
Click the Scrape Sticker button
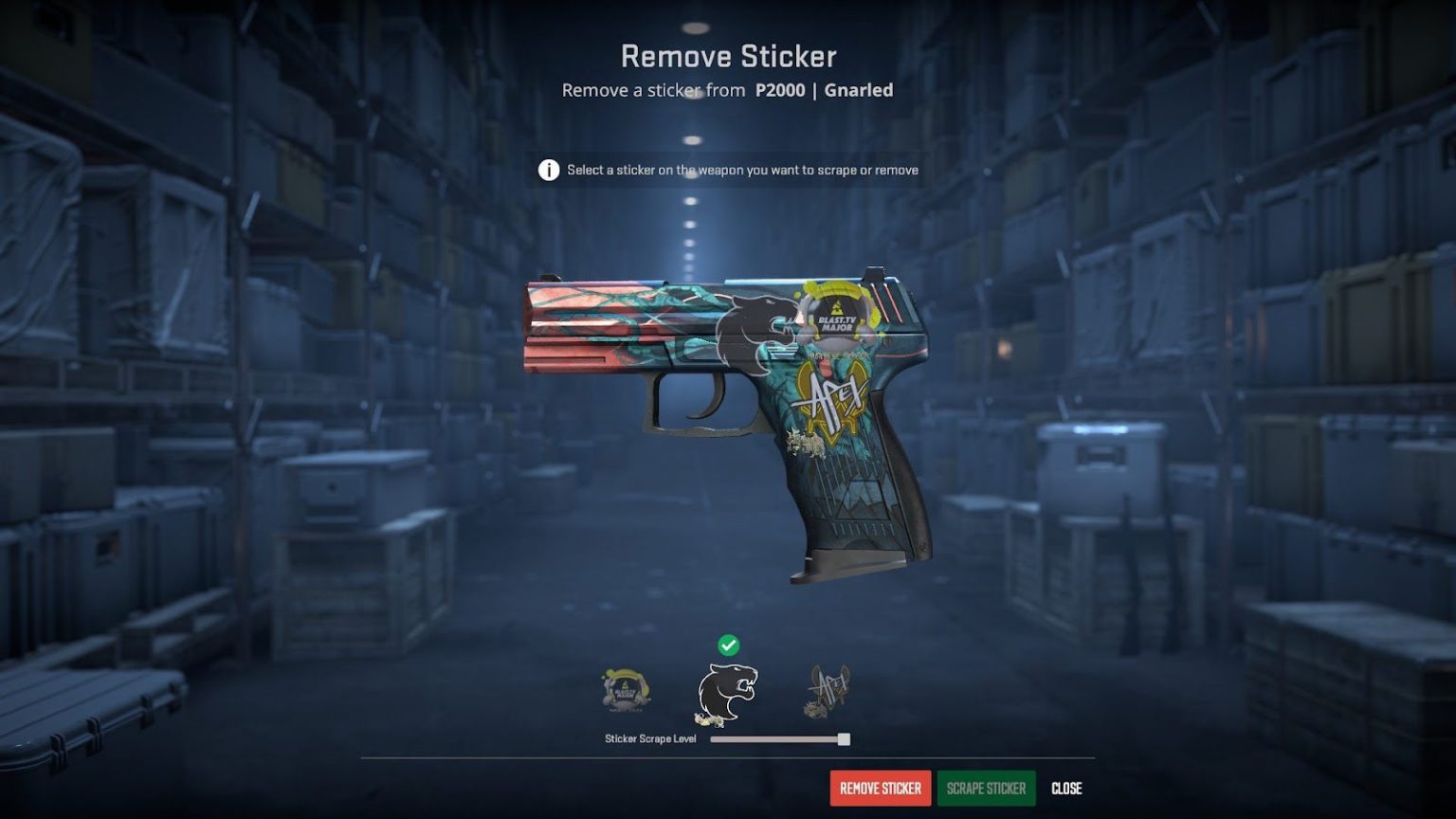pos(986,788)
